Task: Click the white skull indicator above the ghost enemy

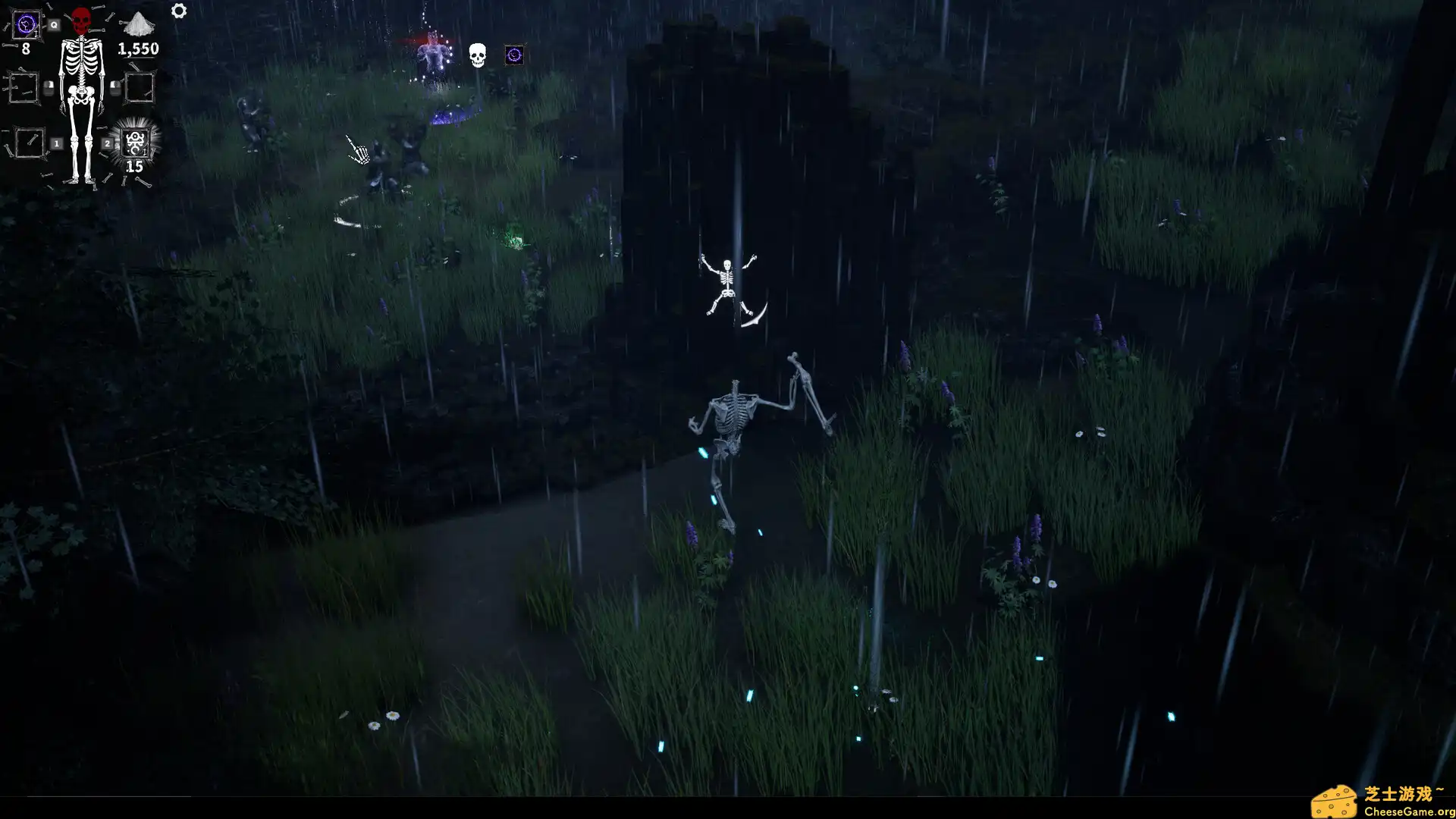Action: (x=476, y=56)
